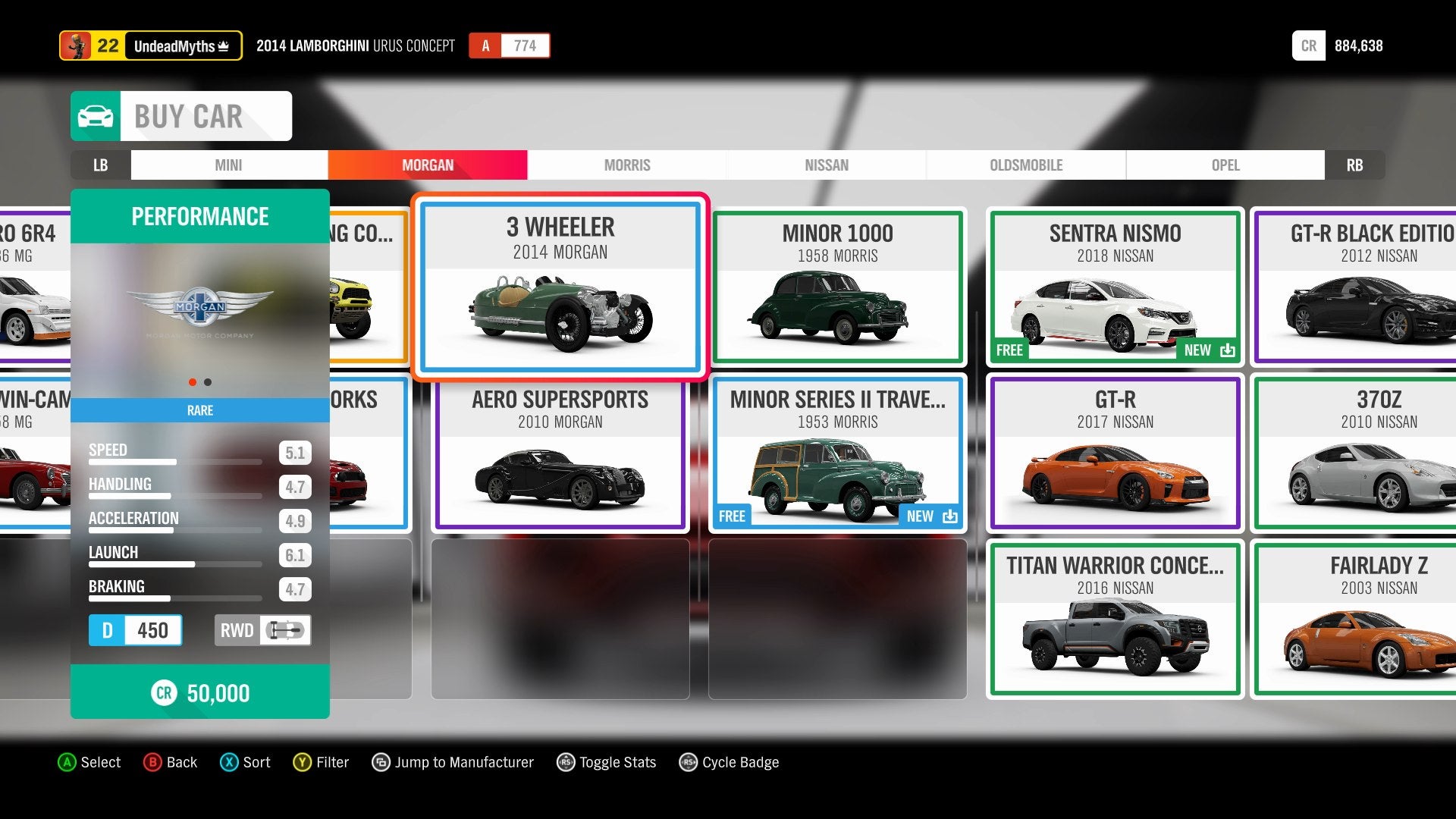Select the 2012 GT-R Black Edition tile
The image size is (1456, 819).
[x=1357, y=287]
